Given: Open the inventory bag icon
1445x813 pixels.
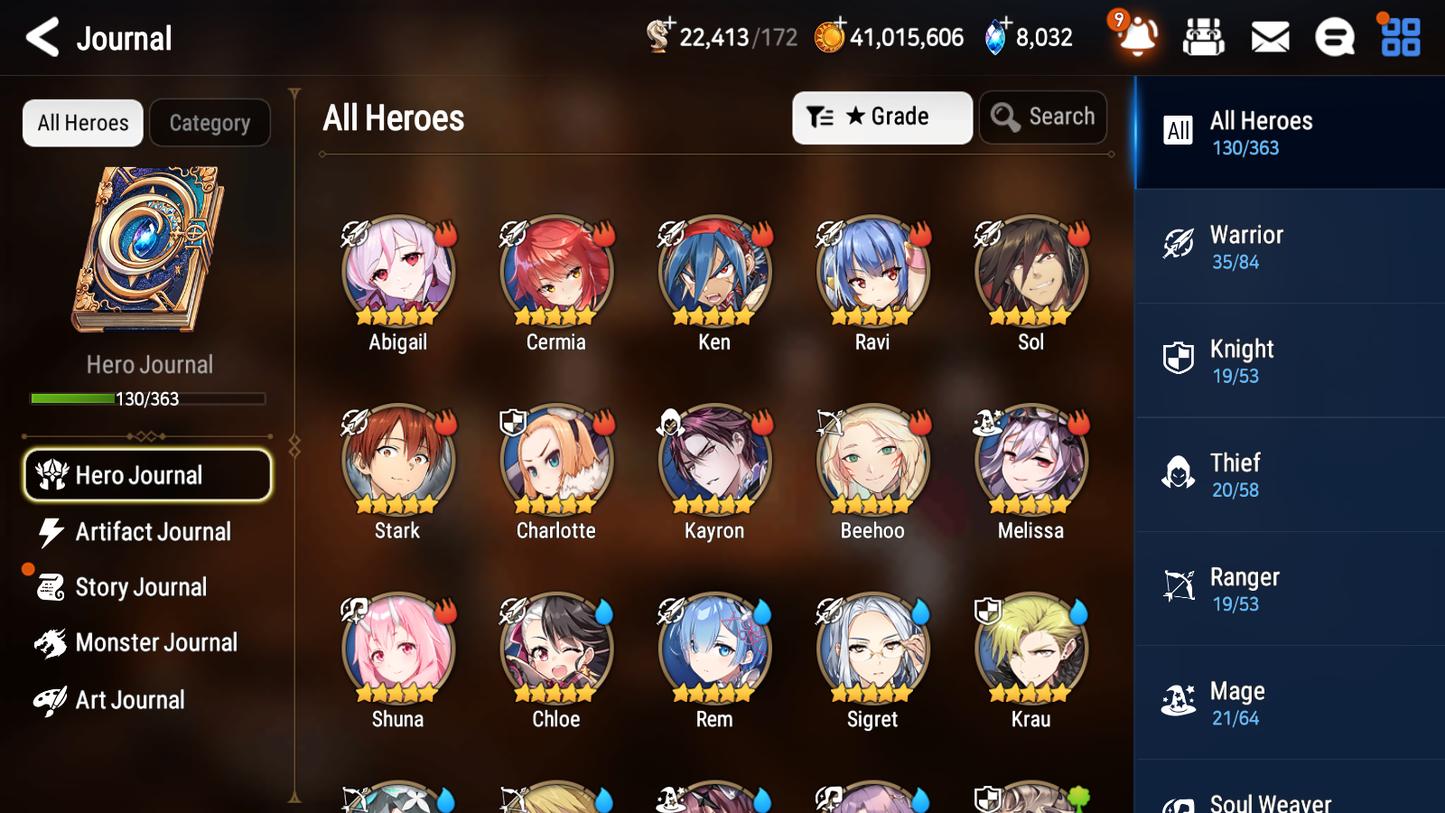Looking at the screenshot, I should (1203, 36).
